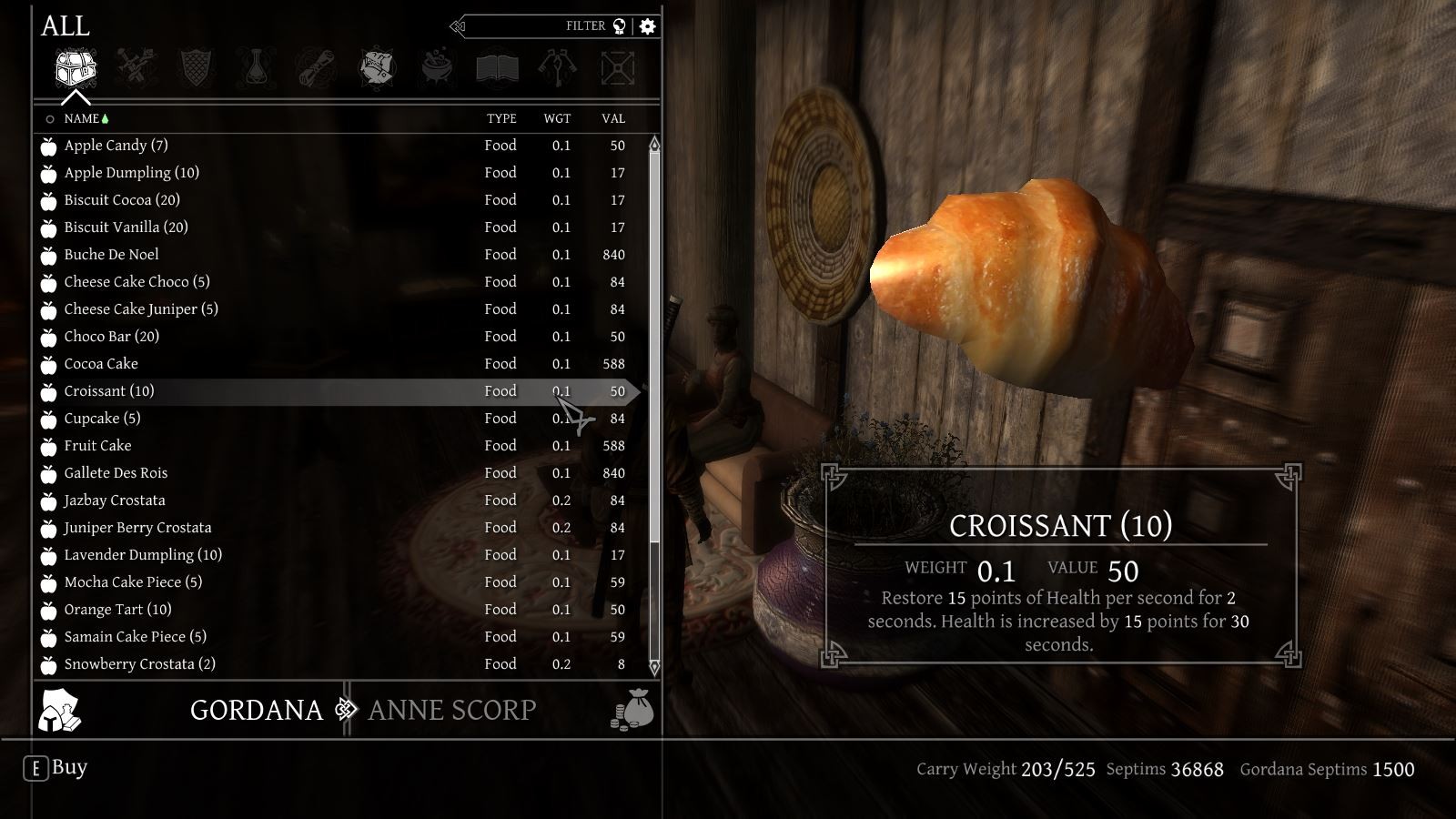Select the Snowberry Crostata entry
This screenshot has width=1456, height=819.
[139, 664]
